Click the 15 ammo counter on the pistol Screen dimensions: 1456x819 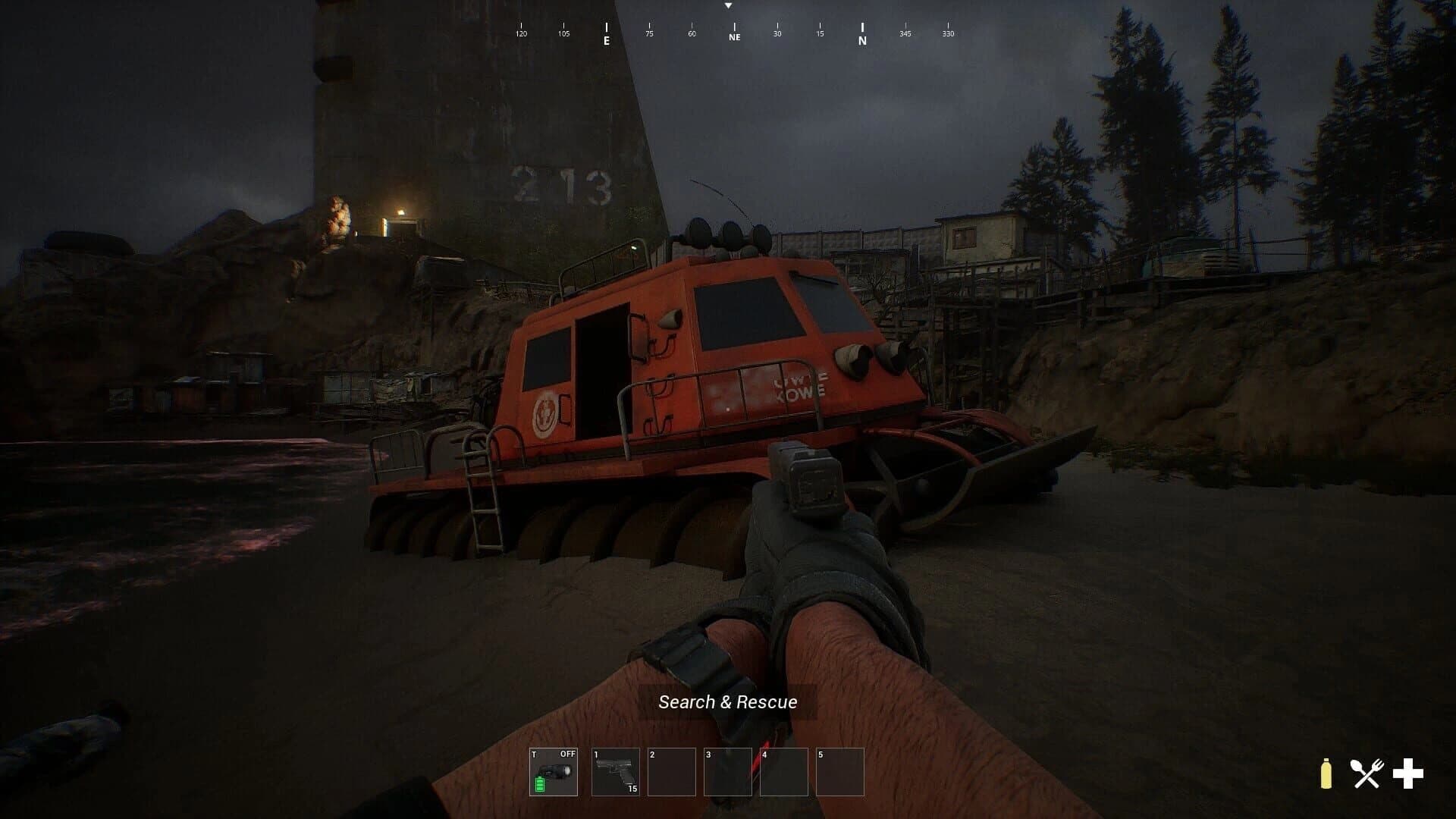pyautogui.click(x=632, y=789)
